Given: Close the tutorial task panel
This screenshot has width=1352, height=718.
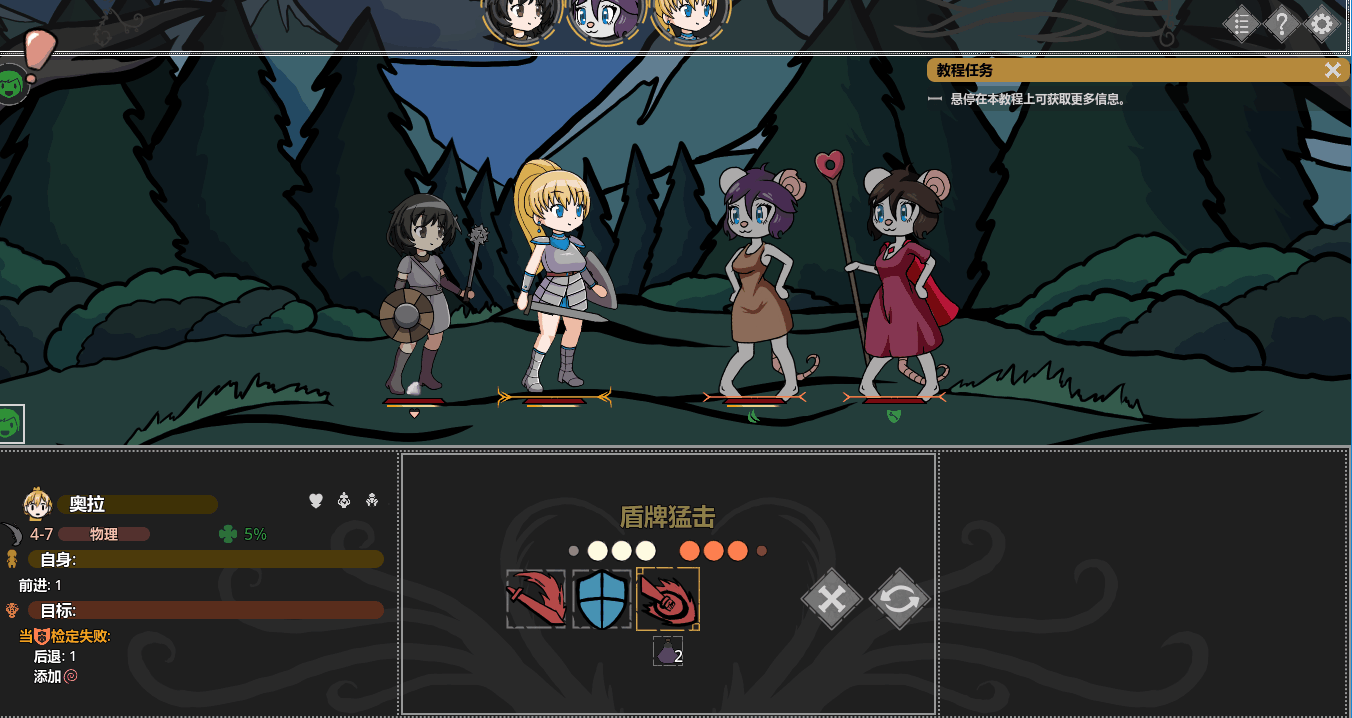Looking at the screenshot, I should pos(1332,70).
